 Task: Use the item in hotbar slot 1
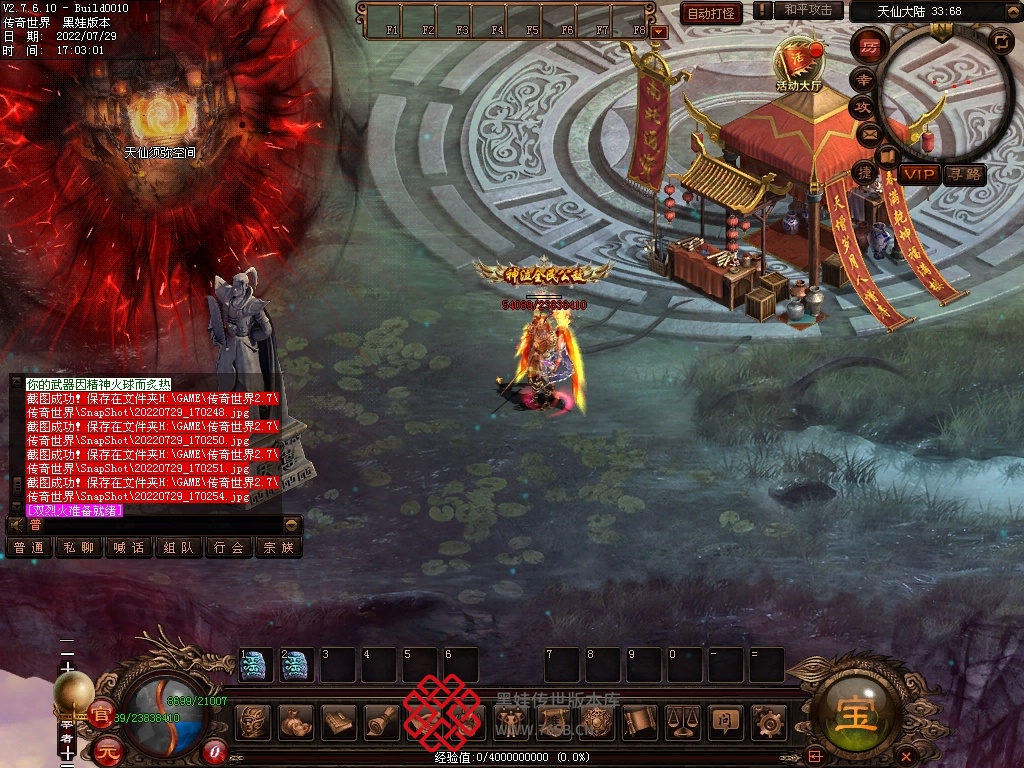(x=256, y=665)
